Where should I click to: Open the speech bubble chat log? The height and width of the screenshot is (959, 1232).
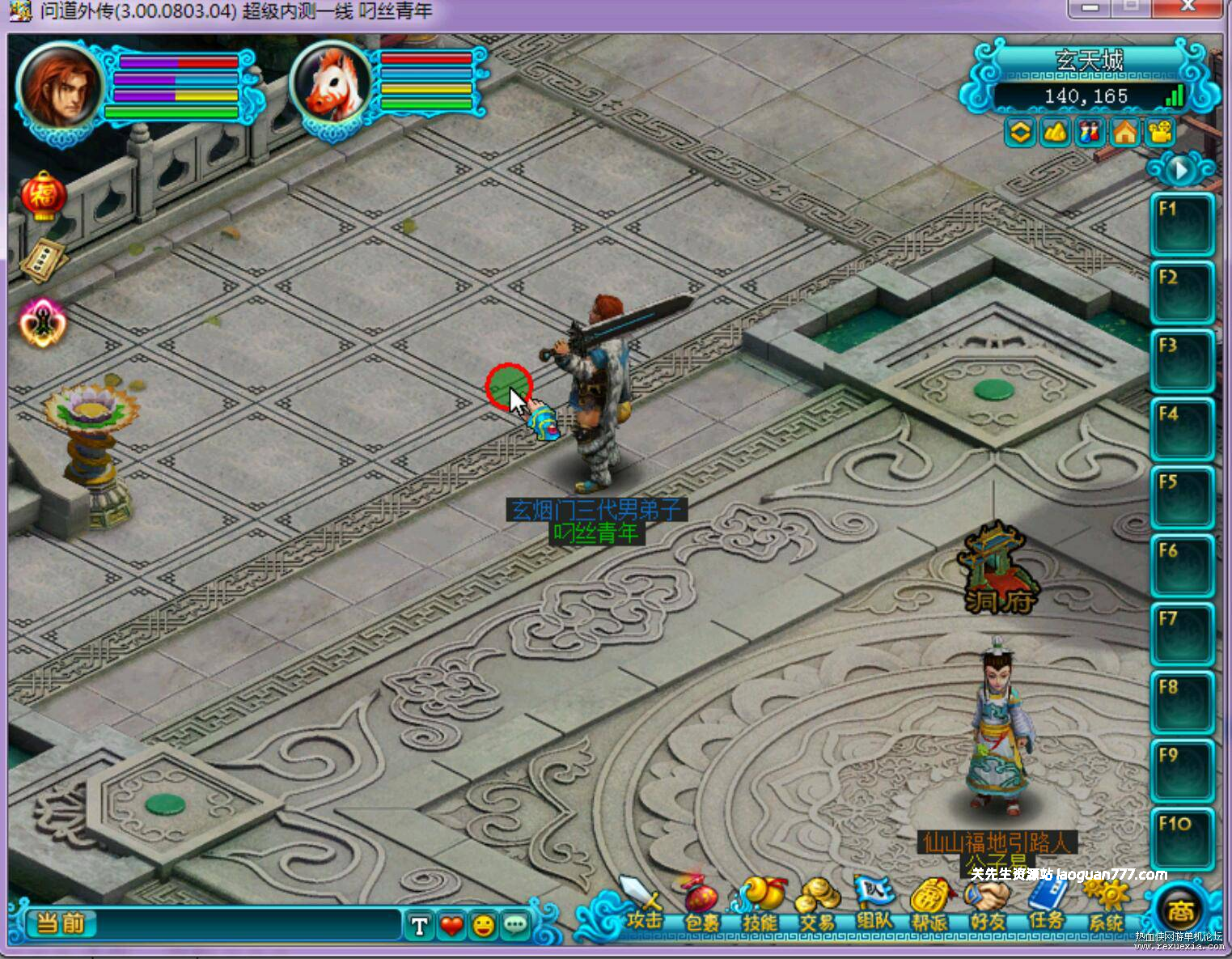[515, 925]
